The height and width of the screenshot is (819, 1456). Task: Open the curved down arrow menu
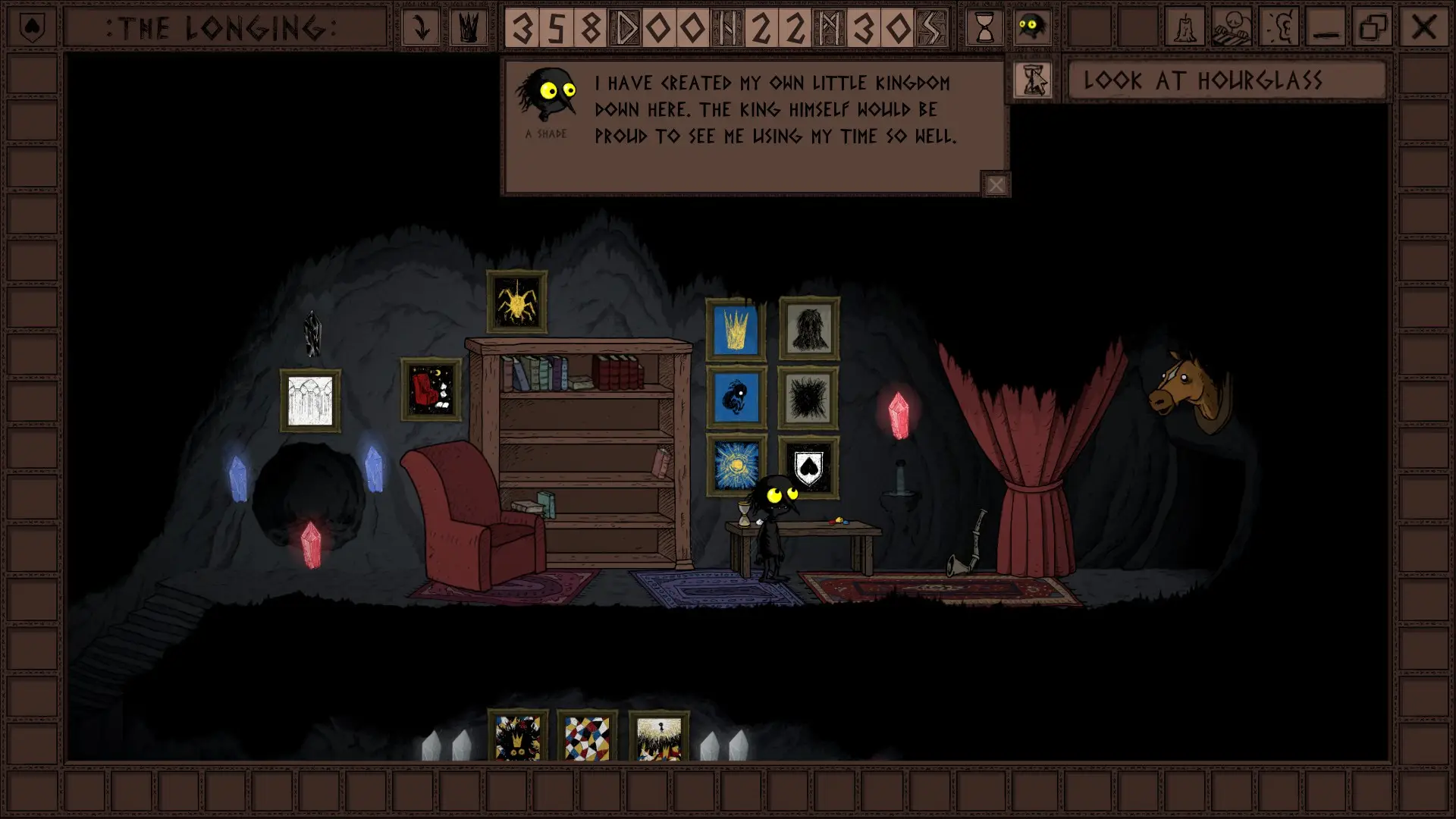(x=421, y=28)
